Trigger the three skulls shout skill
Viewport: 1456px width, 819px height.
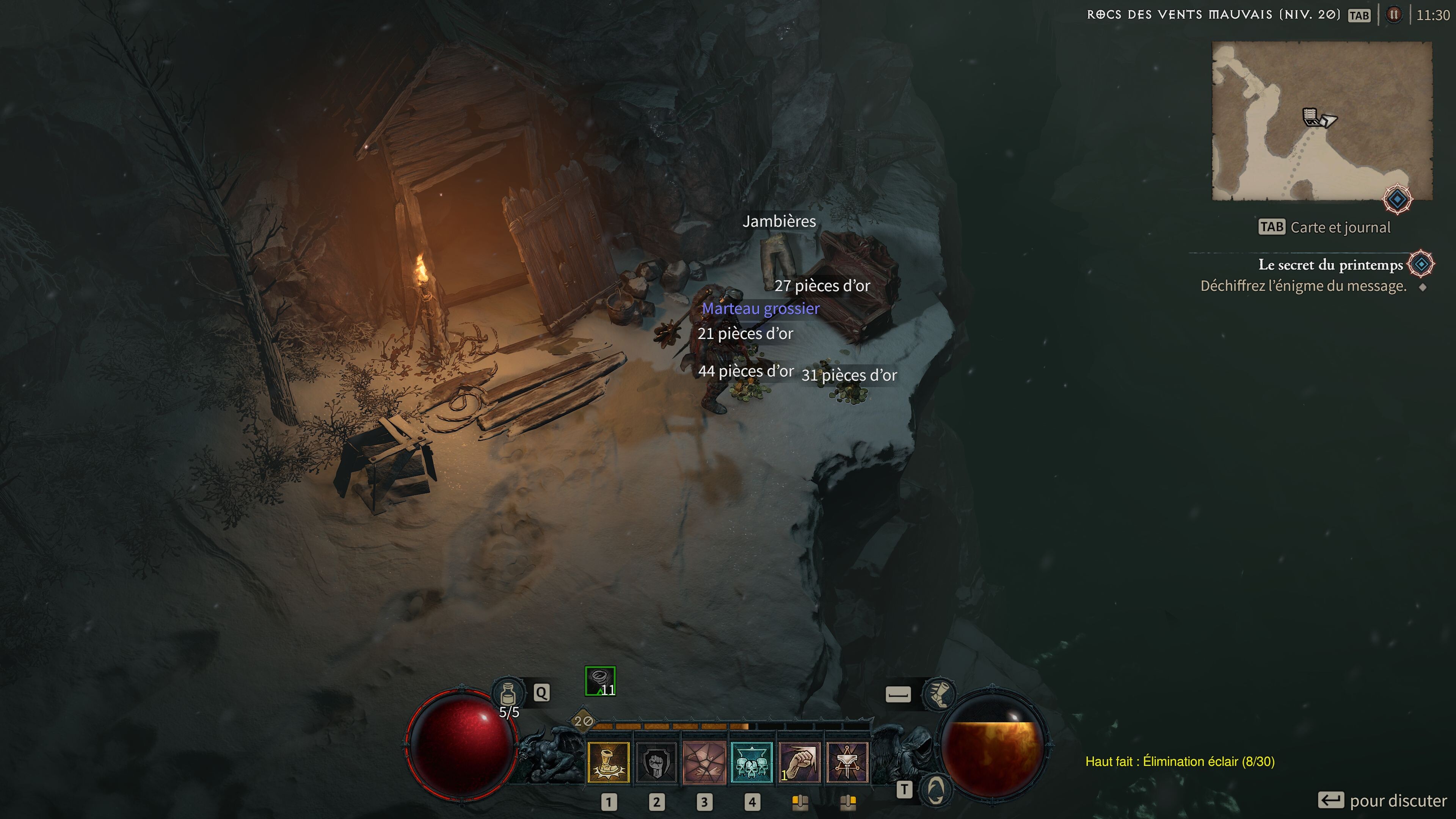752,763
